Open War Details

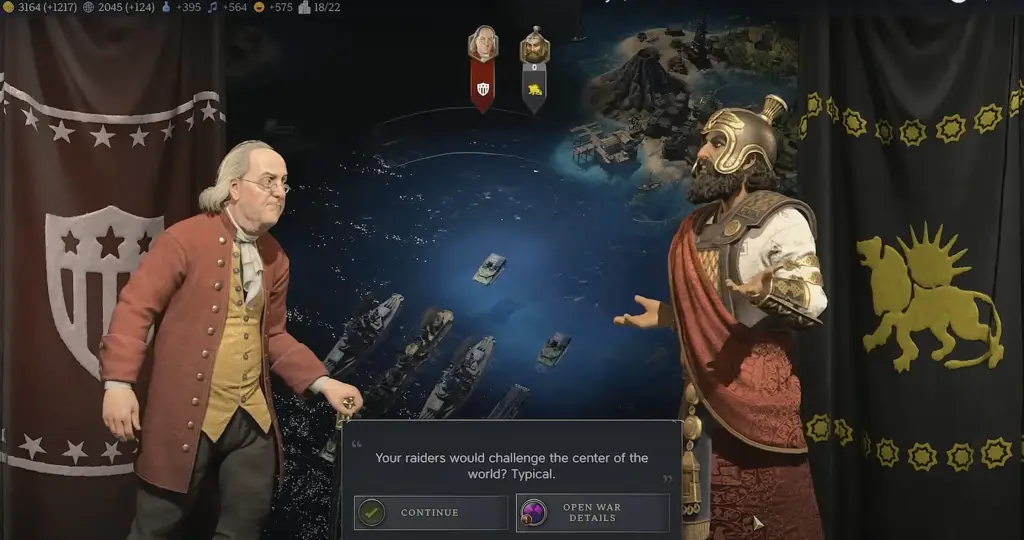click(x=592, y=513)
